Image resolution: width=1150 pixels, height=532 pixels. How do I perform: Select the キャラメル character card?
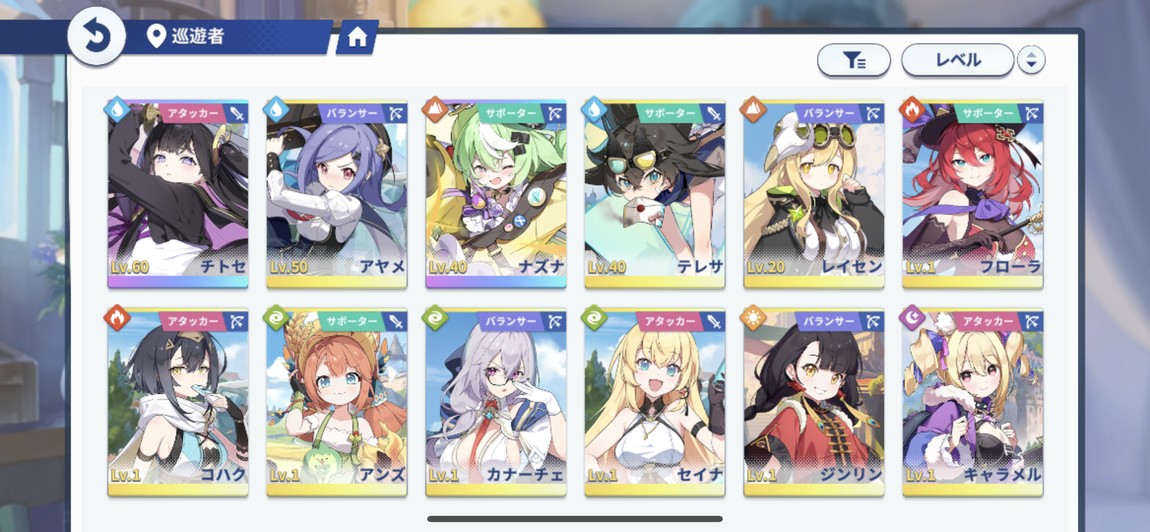pyautogui.click(x=973, y=402)
